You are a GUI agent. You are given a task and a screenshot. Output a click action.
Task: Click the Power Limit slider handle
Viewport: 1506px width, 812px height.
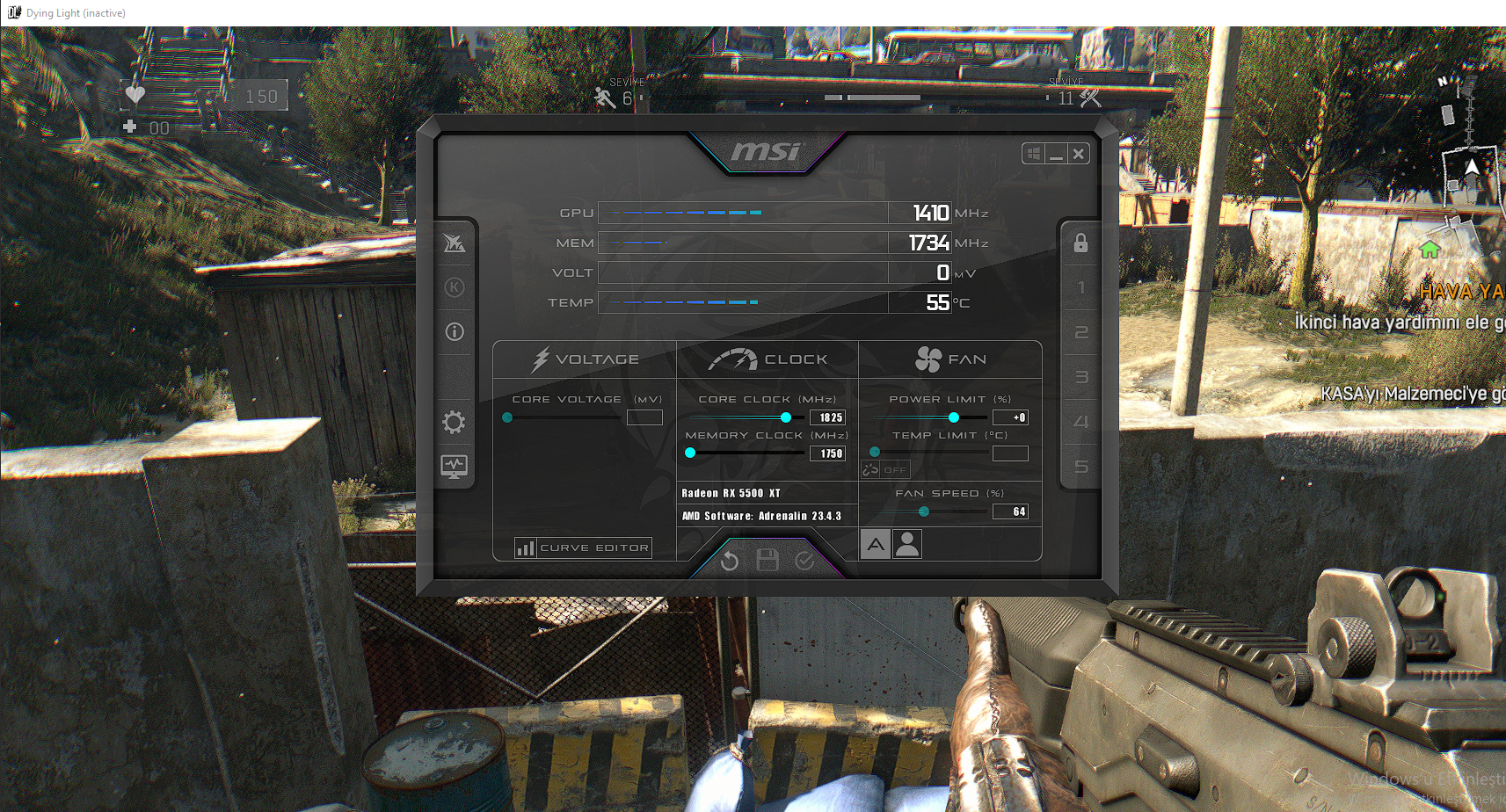(954, 417)
